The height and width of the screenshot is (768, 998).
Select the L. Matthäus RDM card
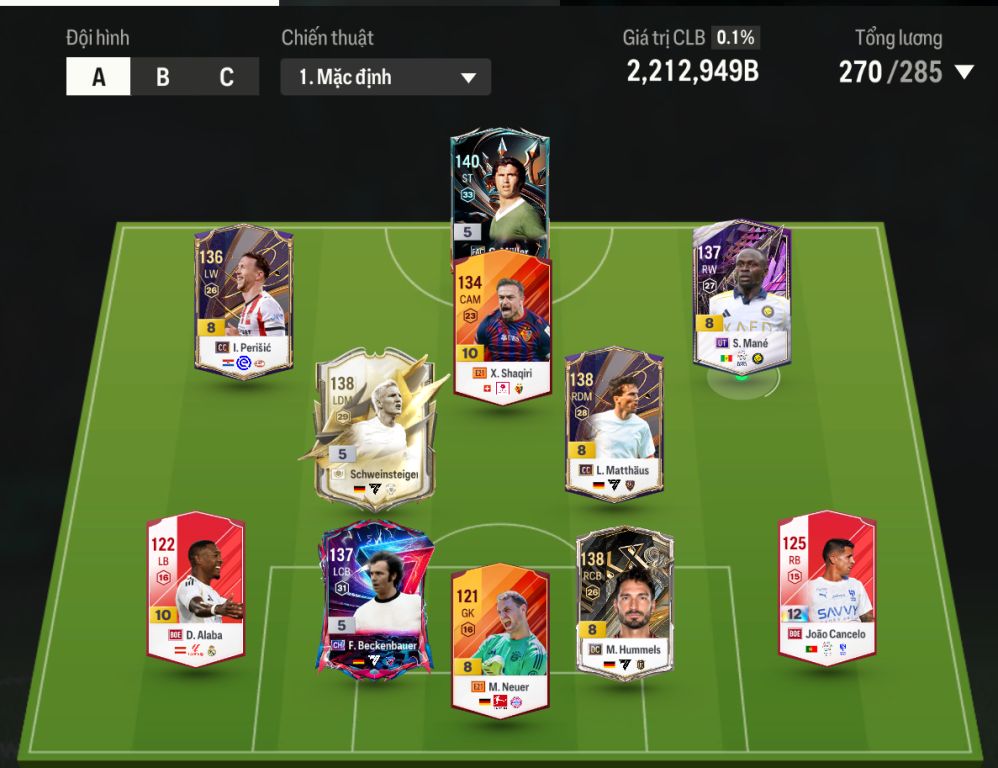point(613,420)
